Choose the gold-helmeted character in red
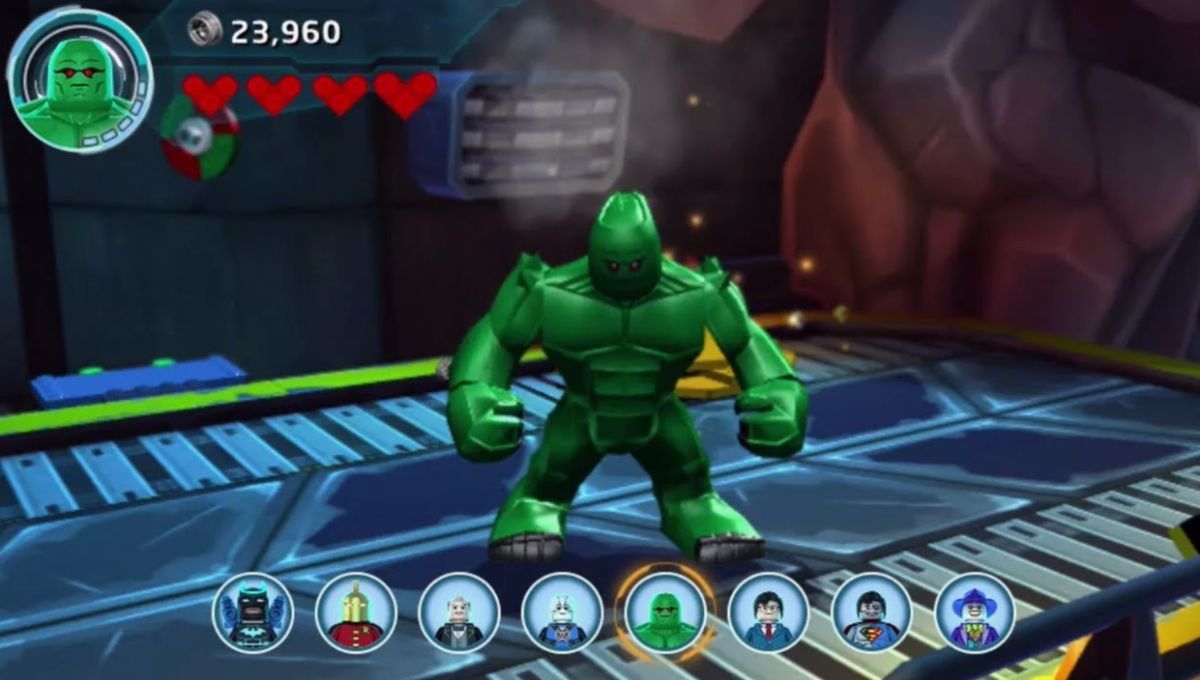 tap(356, 613)
